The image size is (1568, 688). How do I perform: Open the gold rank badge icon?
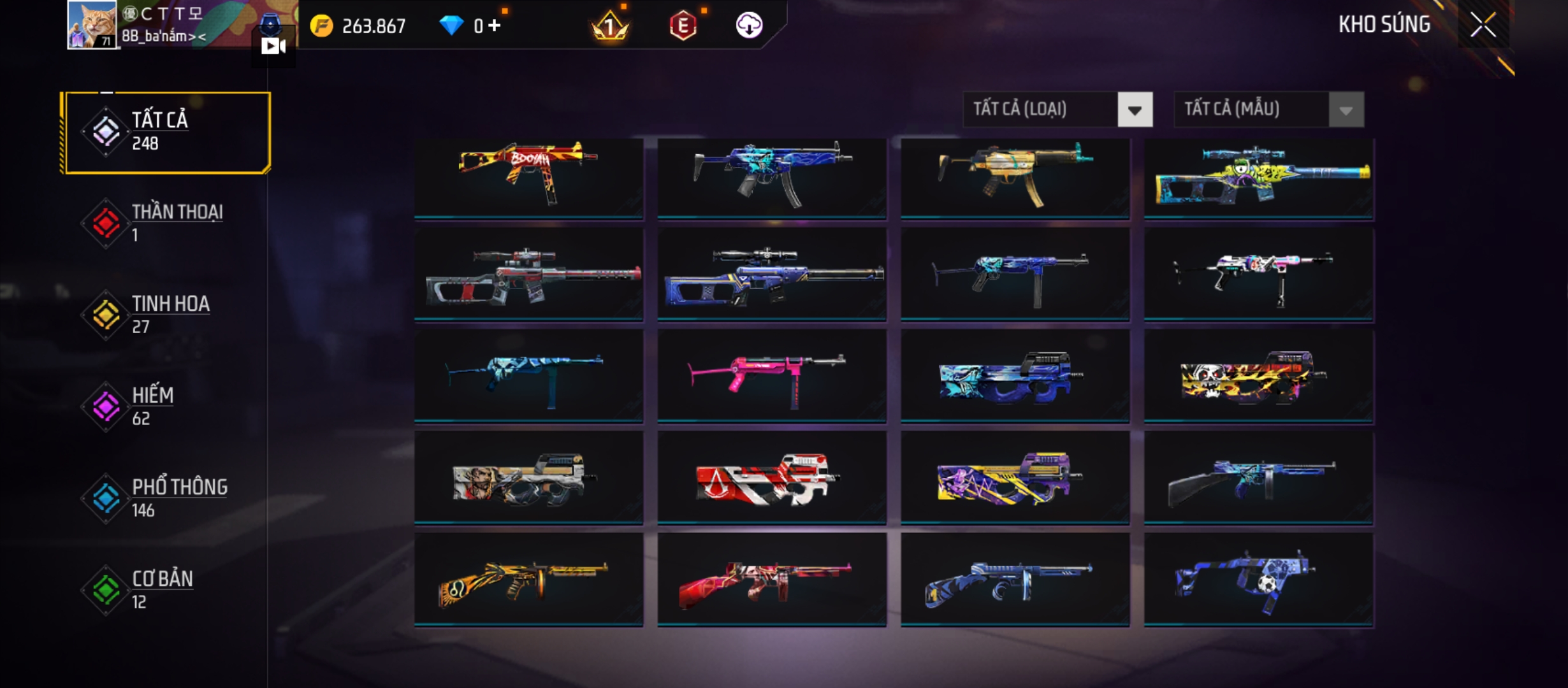610,26
